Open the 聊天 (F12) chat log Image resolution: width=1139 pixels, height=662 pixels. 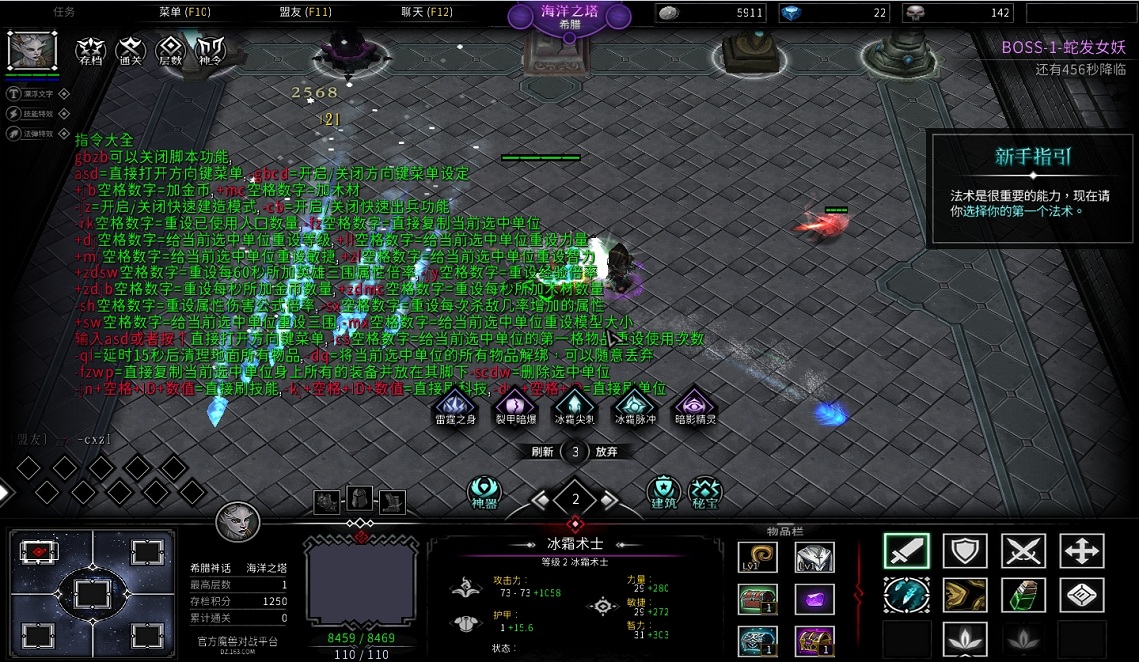pos(427,13)
